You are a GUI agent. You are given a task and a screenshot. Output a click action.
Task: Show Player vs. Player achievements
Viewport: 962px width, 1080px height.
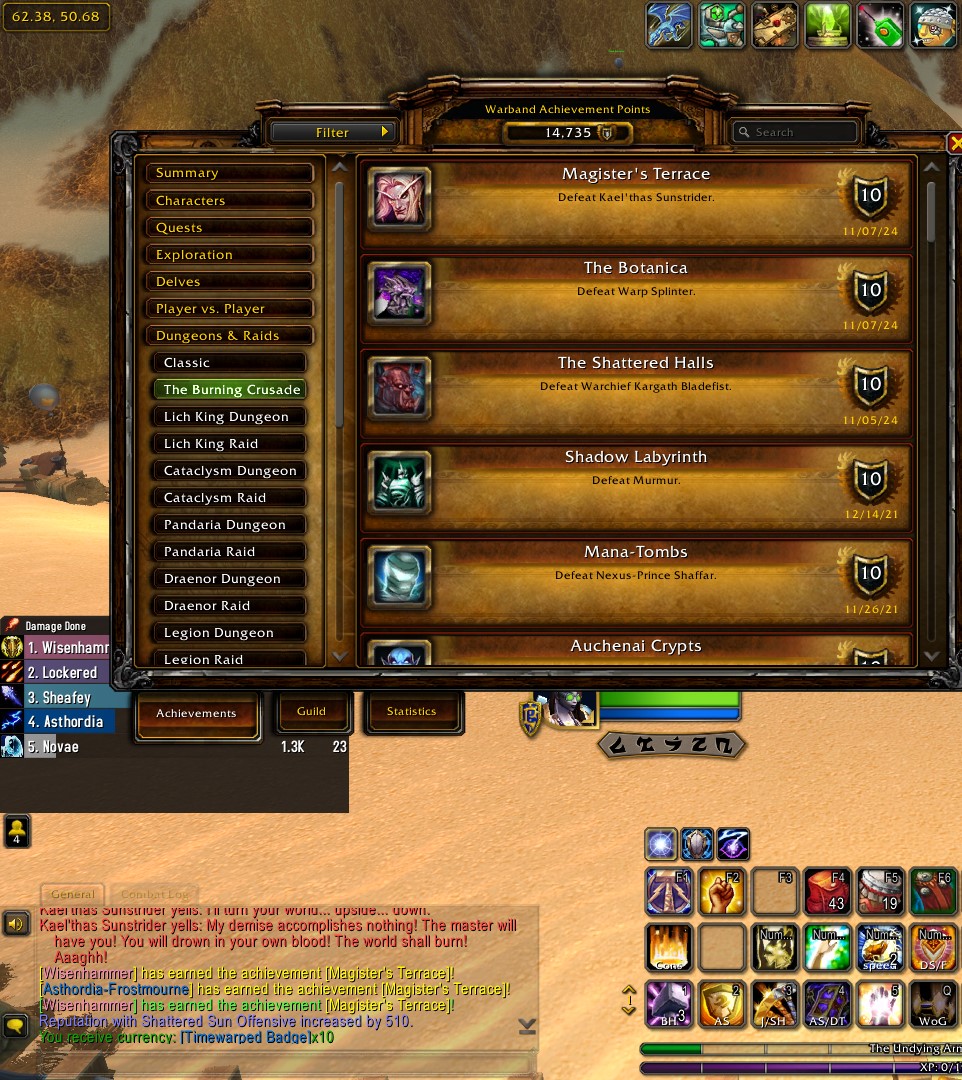[x=230, y=309]
